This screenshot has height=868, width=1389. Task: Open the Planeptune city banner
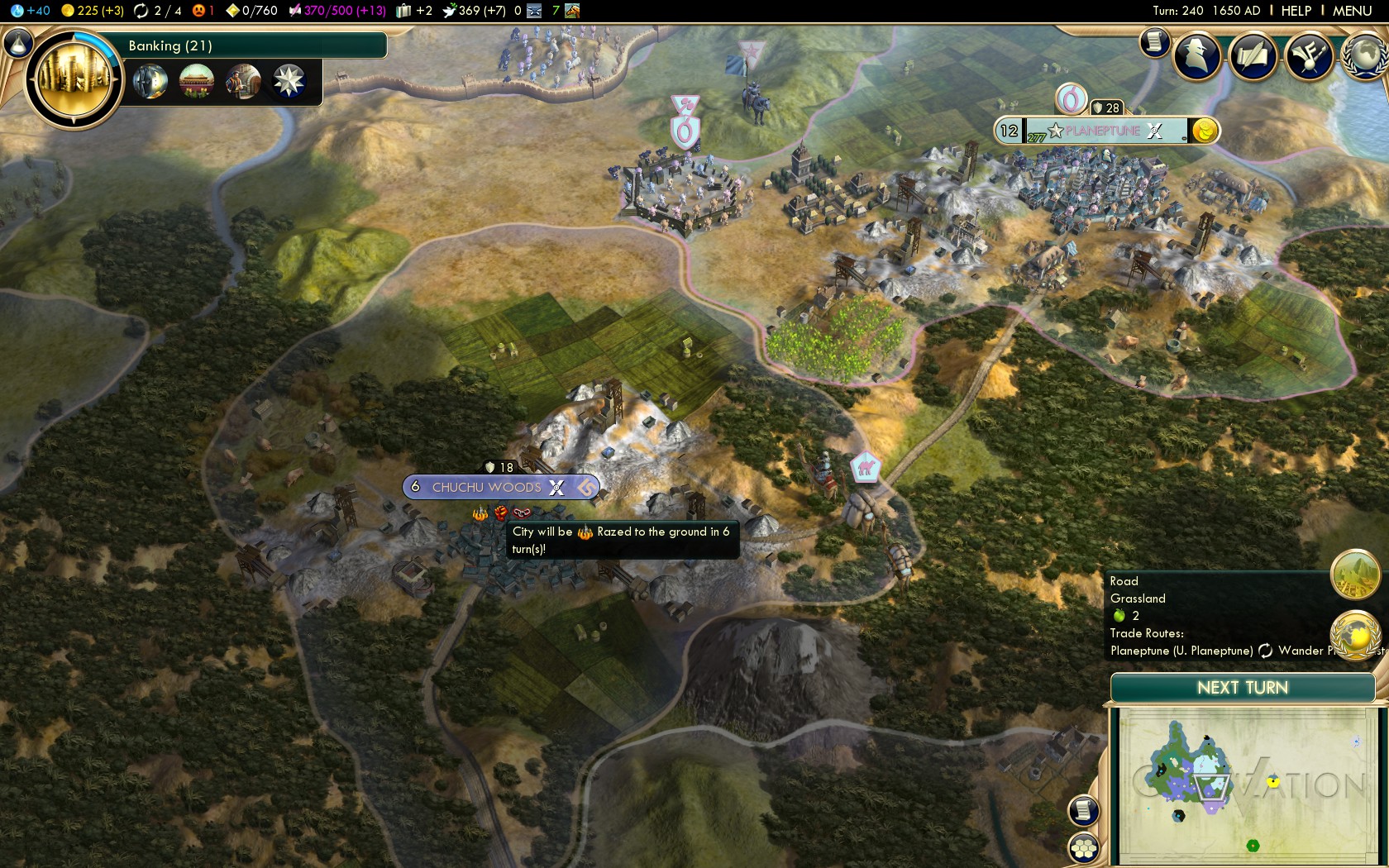pyautogui.click(x=1104, y=131)
